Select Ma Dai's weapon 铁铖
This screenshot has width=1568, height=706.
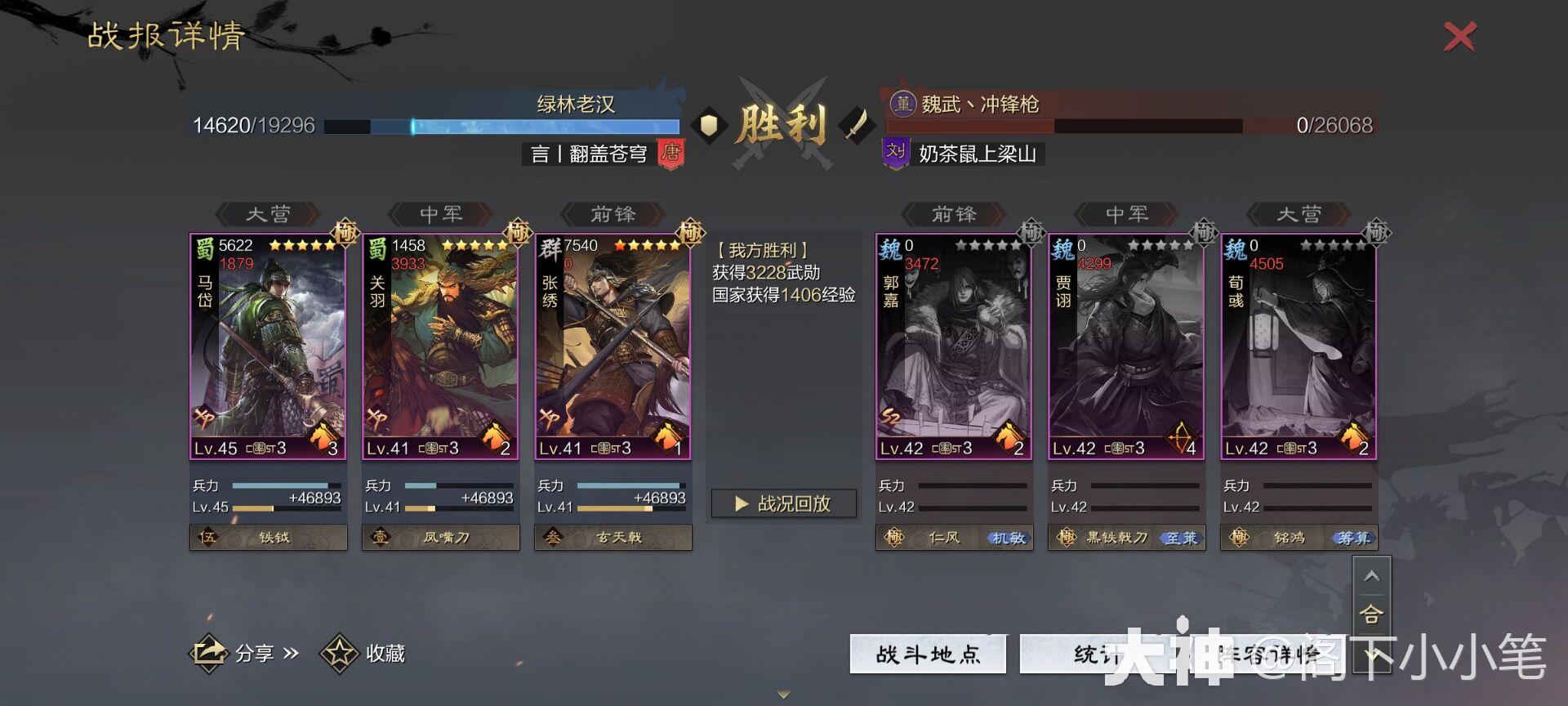pos(268,538)
